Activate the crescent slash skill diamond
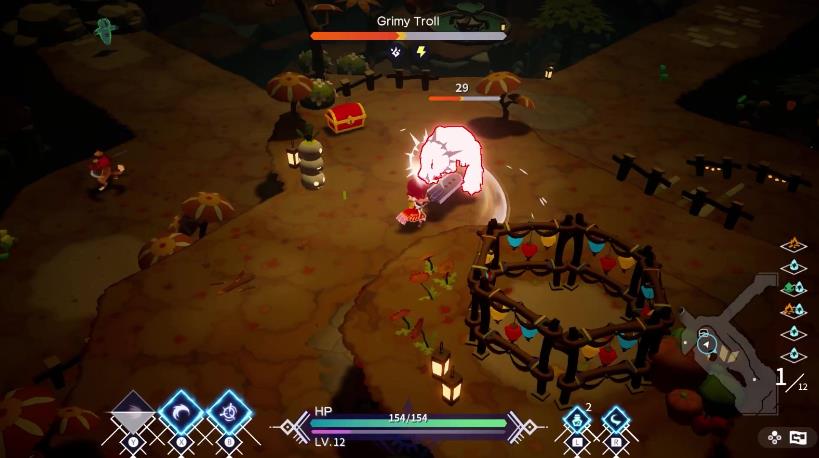Viewport: 819px width, 458px height. point(181,413)
